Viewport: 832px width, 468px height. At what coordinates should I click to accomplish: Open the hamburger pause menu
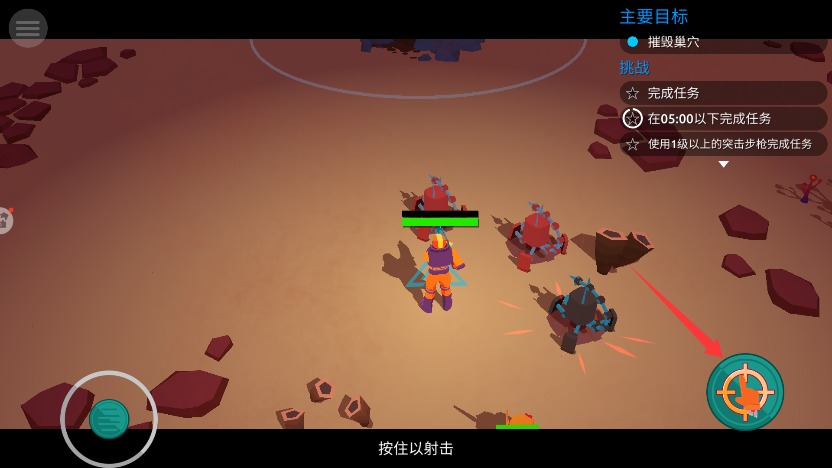[28, 28]
